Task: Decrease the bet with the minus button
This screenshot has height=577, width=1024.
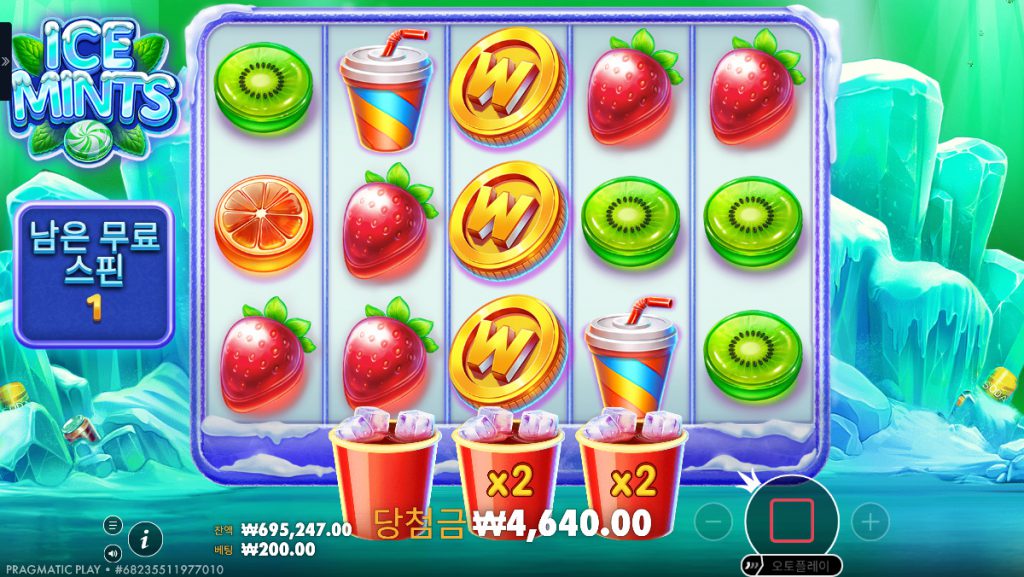Action: (x=713, y=521)
